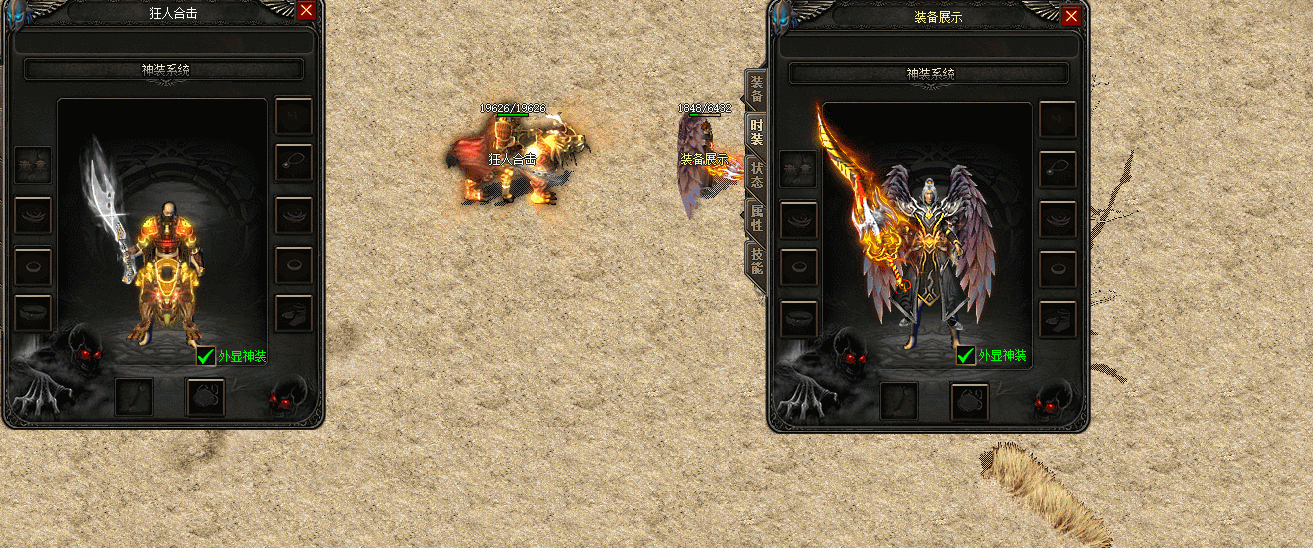1313x548 pixels.
Task: Click 神装系统 bar in 装备展示 panel
Action: (x=929, y=74)
